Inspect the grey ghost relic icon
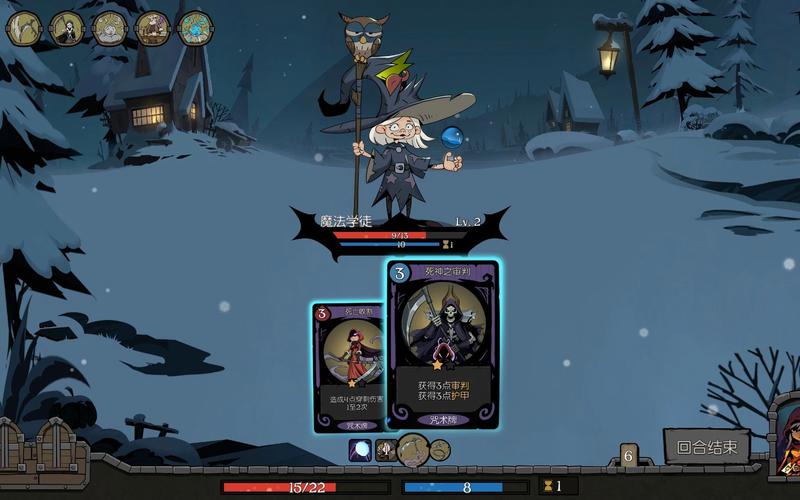This screenshot has height=500, width=800. [x=109, y=28]
